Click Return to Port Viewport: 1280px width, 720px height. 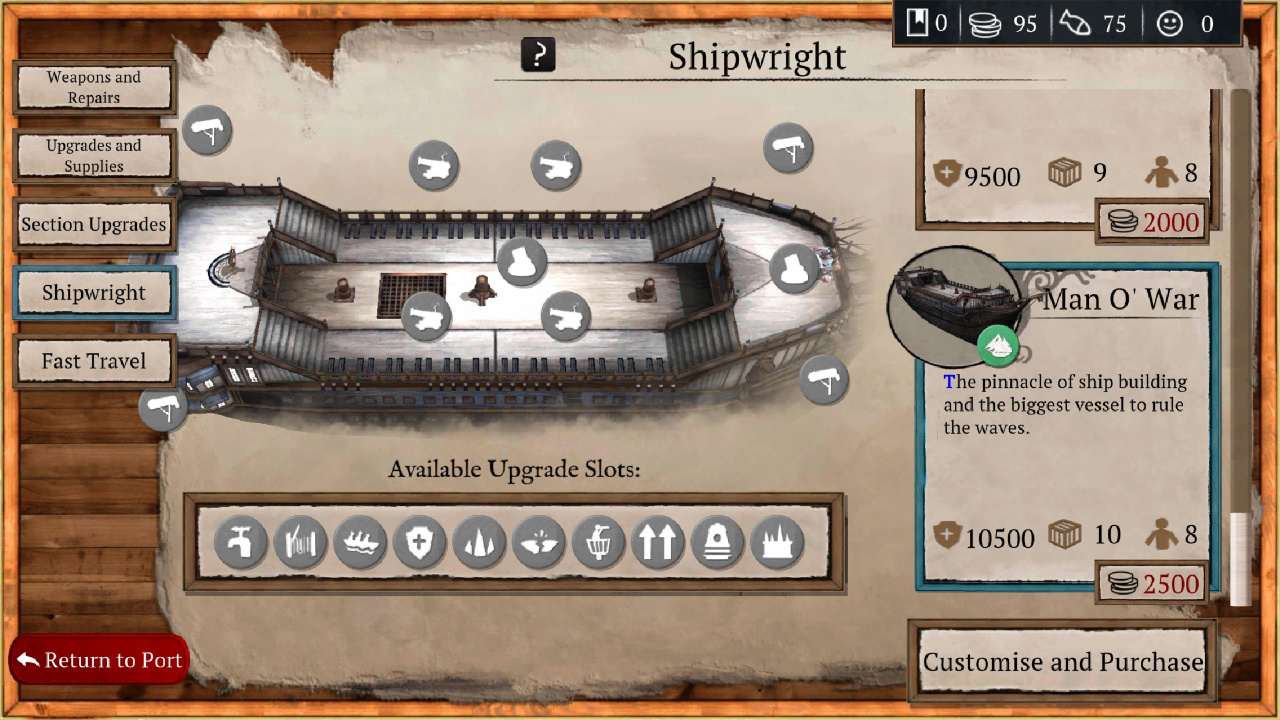pyautogui.click(x=99, y=660)
